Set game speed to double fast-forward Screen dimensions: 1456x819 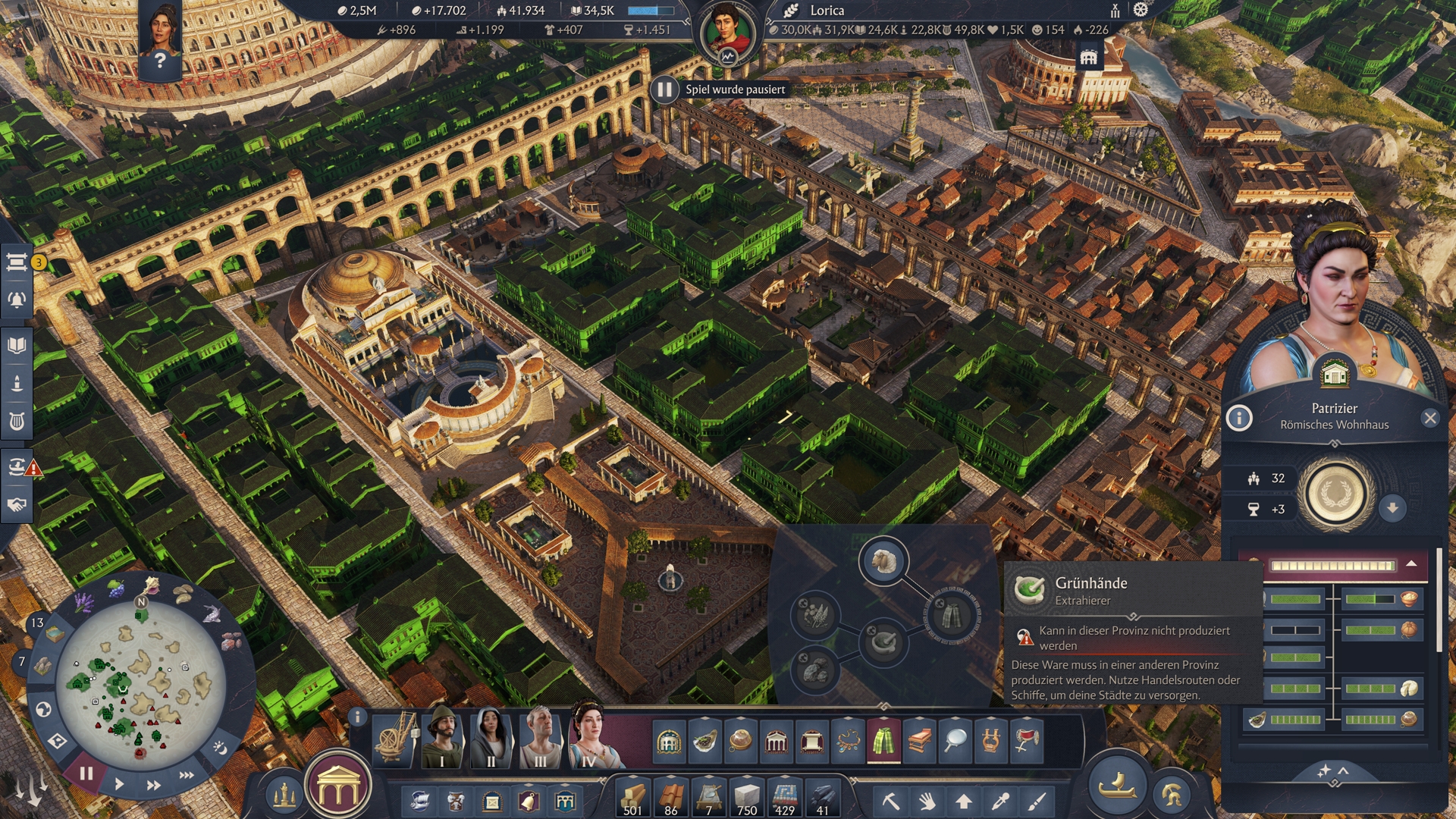(153, 785)
